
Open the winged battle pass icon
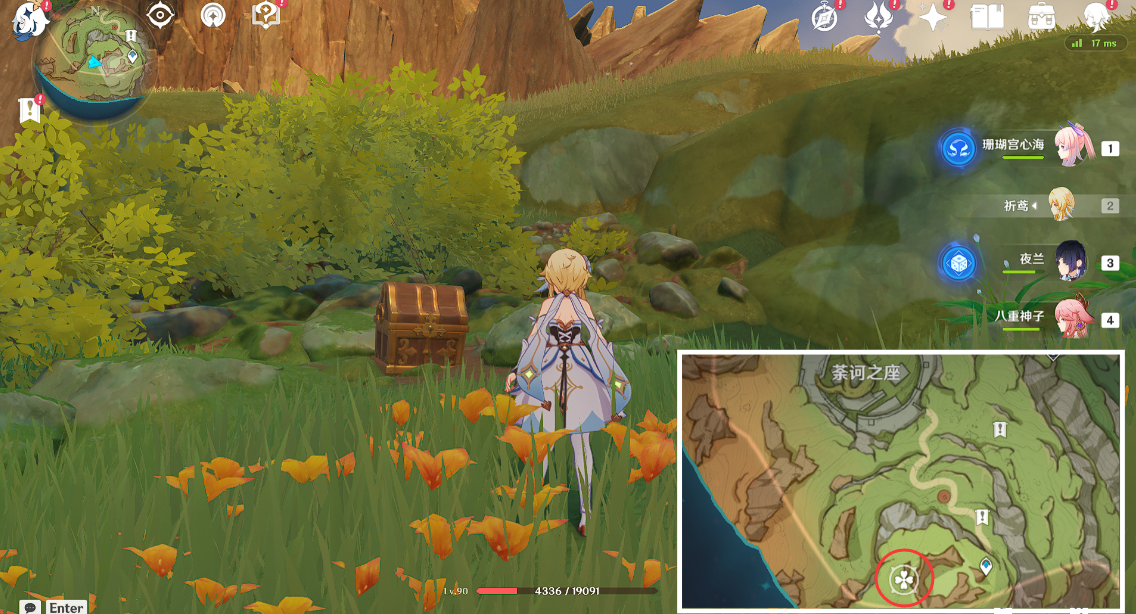click(878, 18)
